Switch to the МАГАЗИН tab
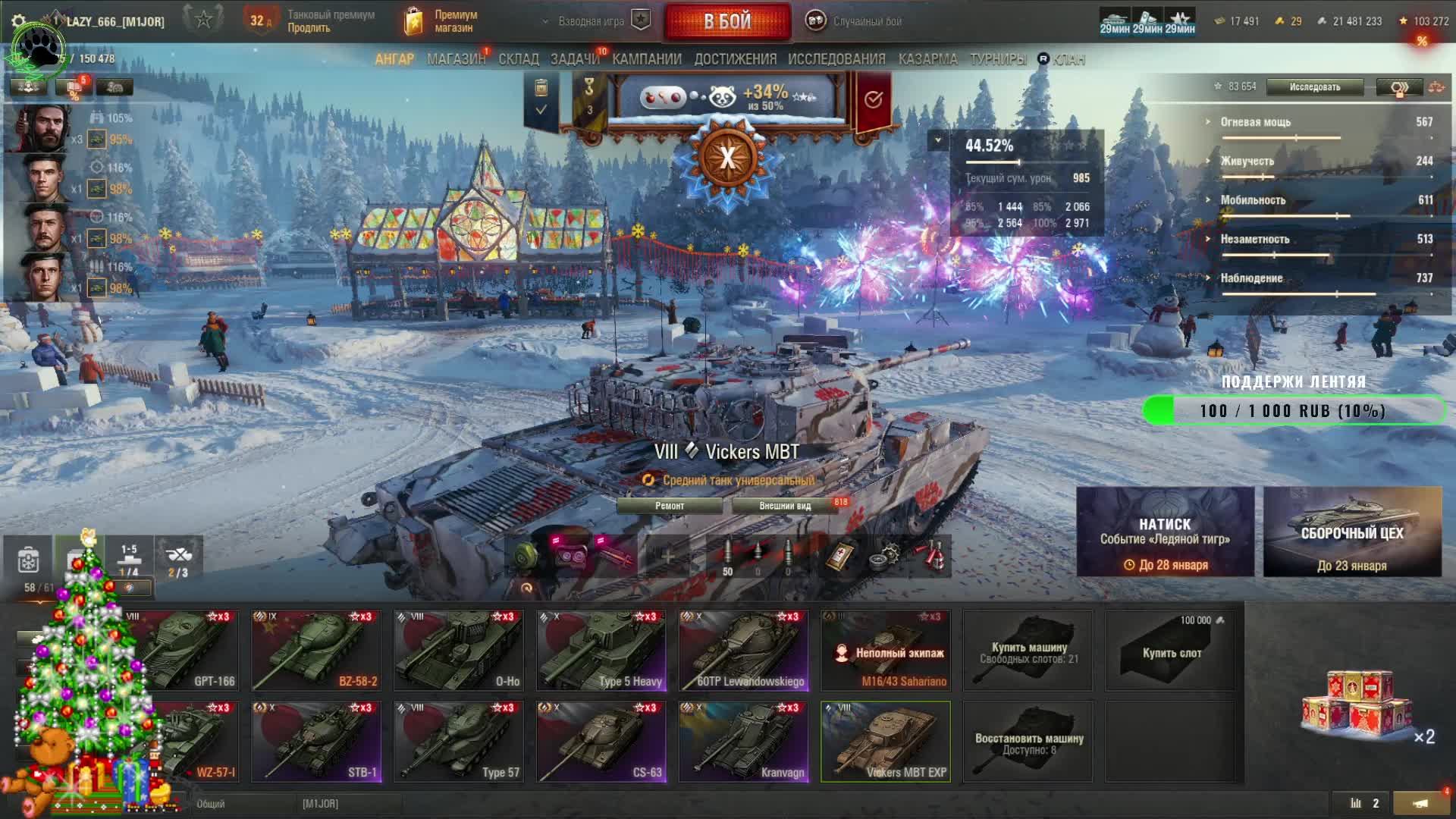The height and width of the screenshot is (819, 1456). point(455,59)
